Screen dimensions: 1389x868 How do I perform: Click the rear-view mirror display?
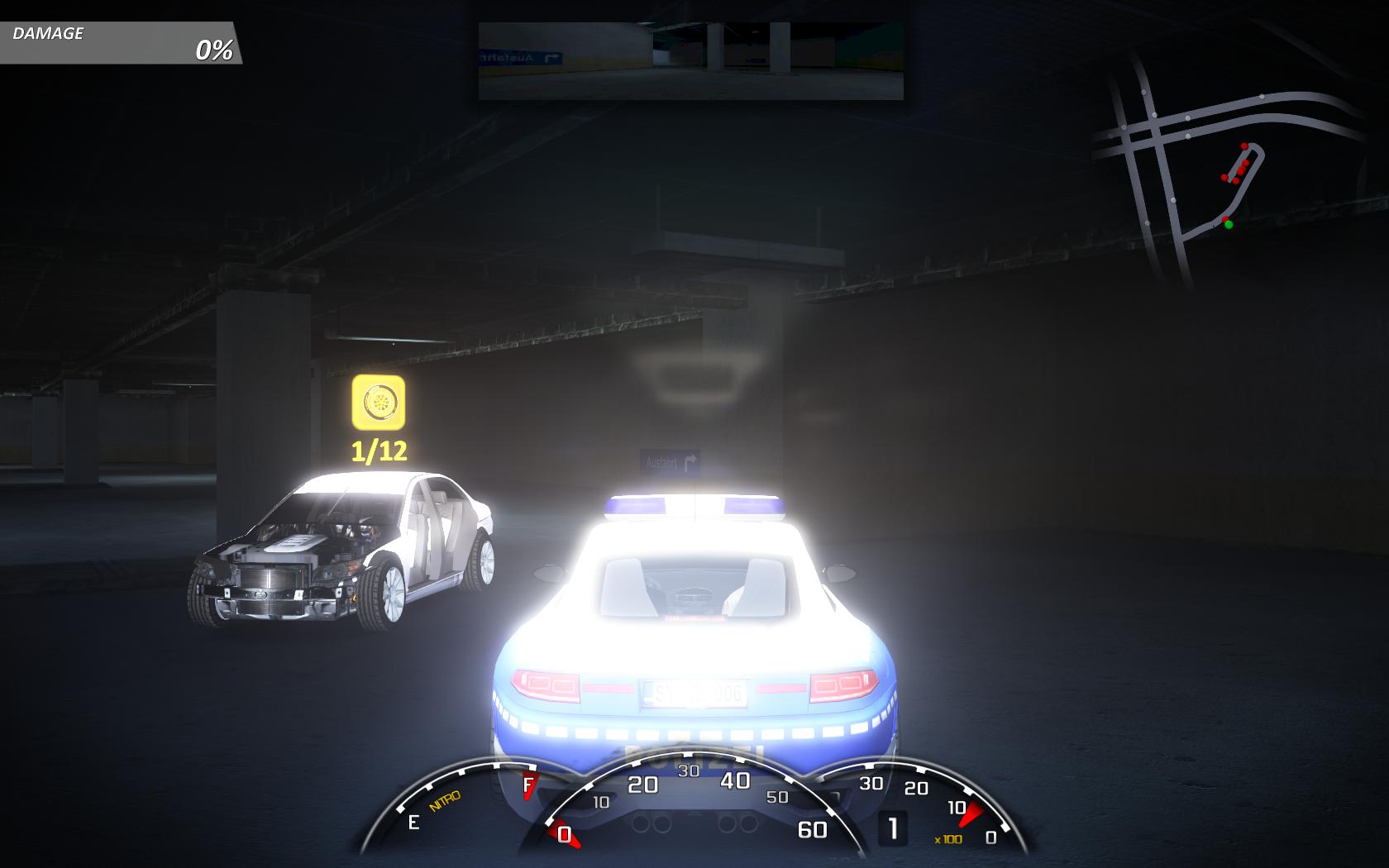point(690,60)
